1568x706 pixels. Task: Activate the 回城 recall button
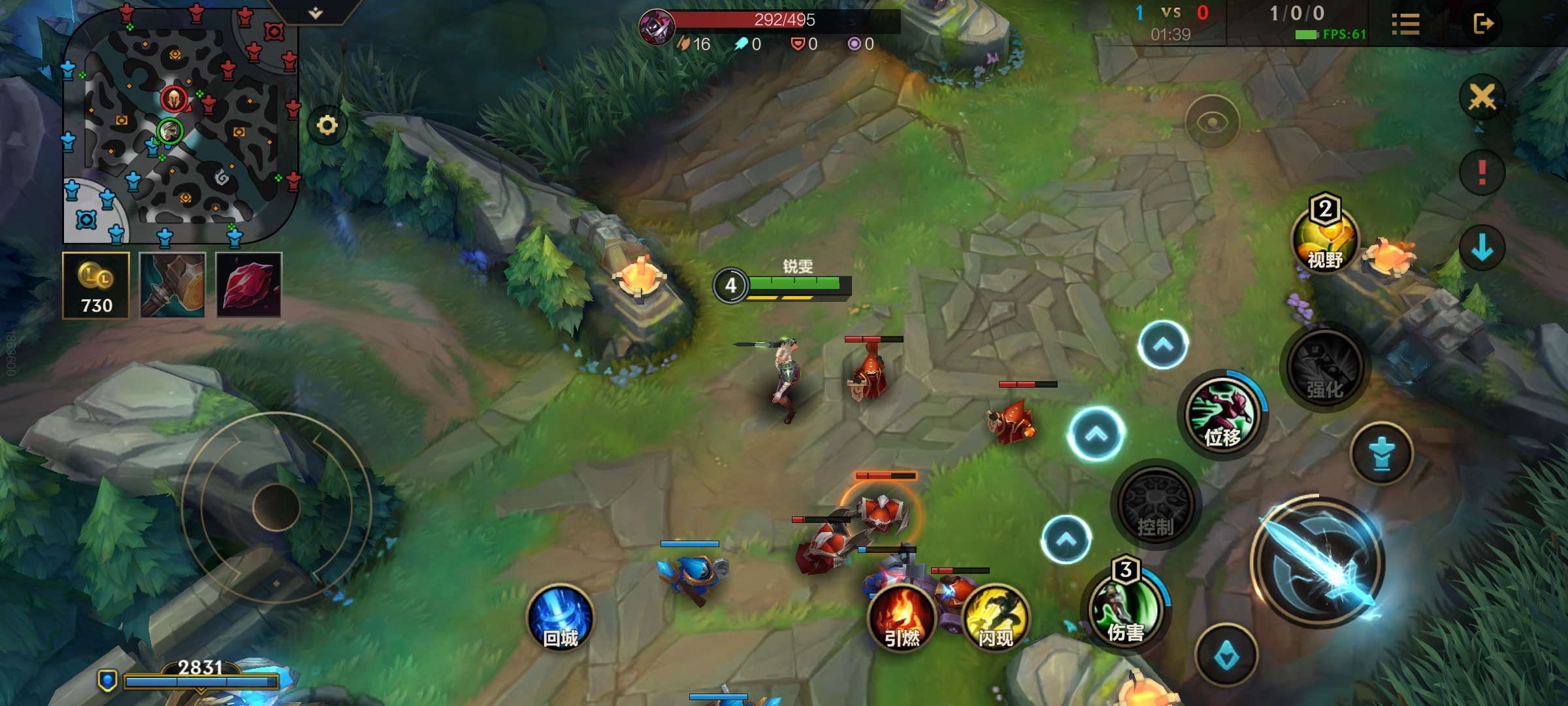[560, 618]
